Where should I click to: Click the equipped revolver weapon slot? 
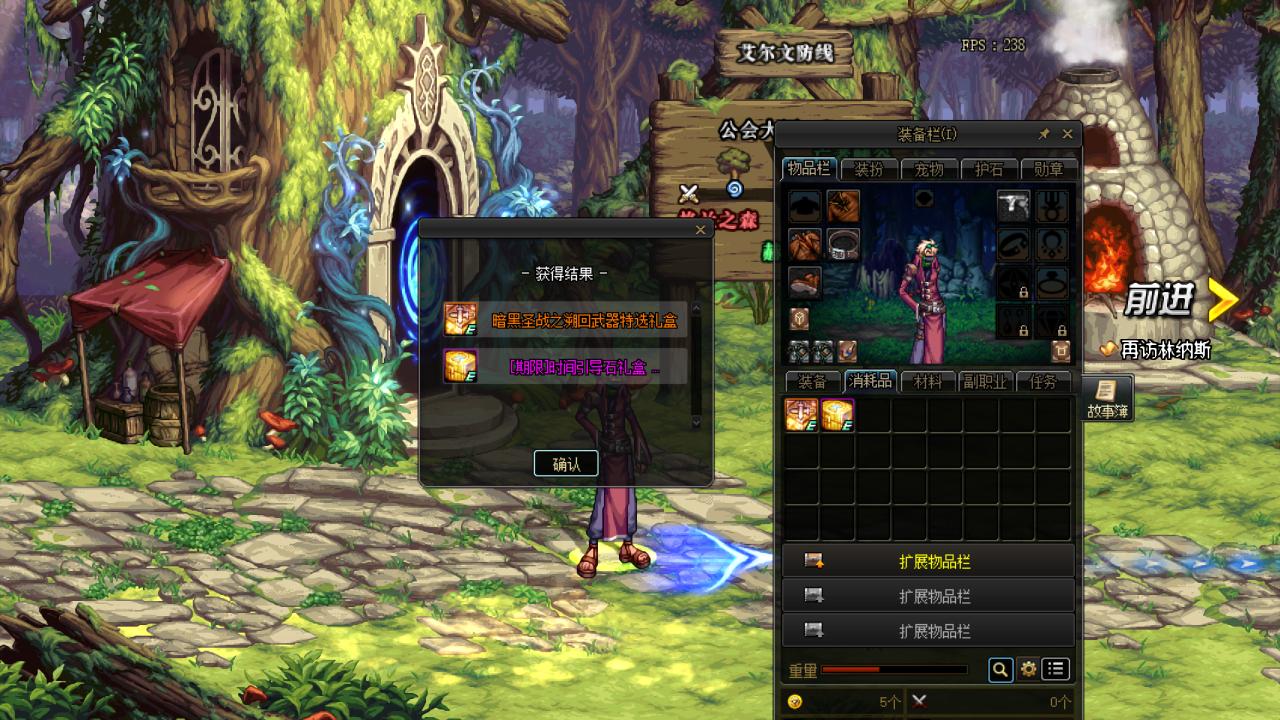(1013, 207)
